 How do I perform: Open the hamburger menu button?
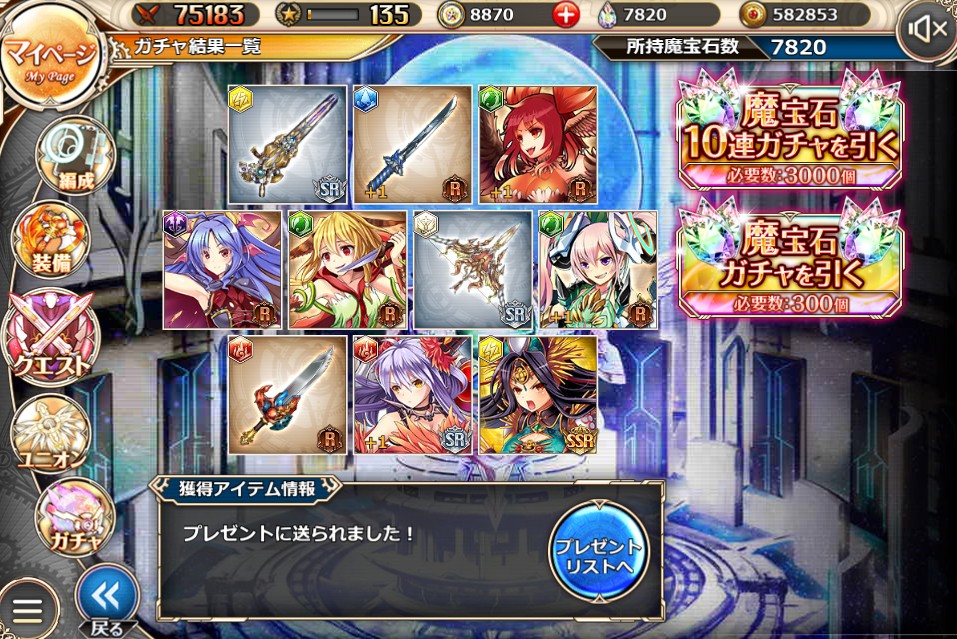click(x=27, y=611)
